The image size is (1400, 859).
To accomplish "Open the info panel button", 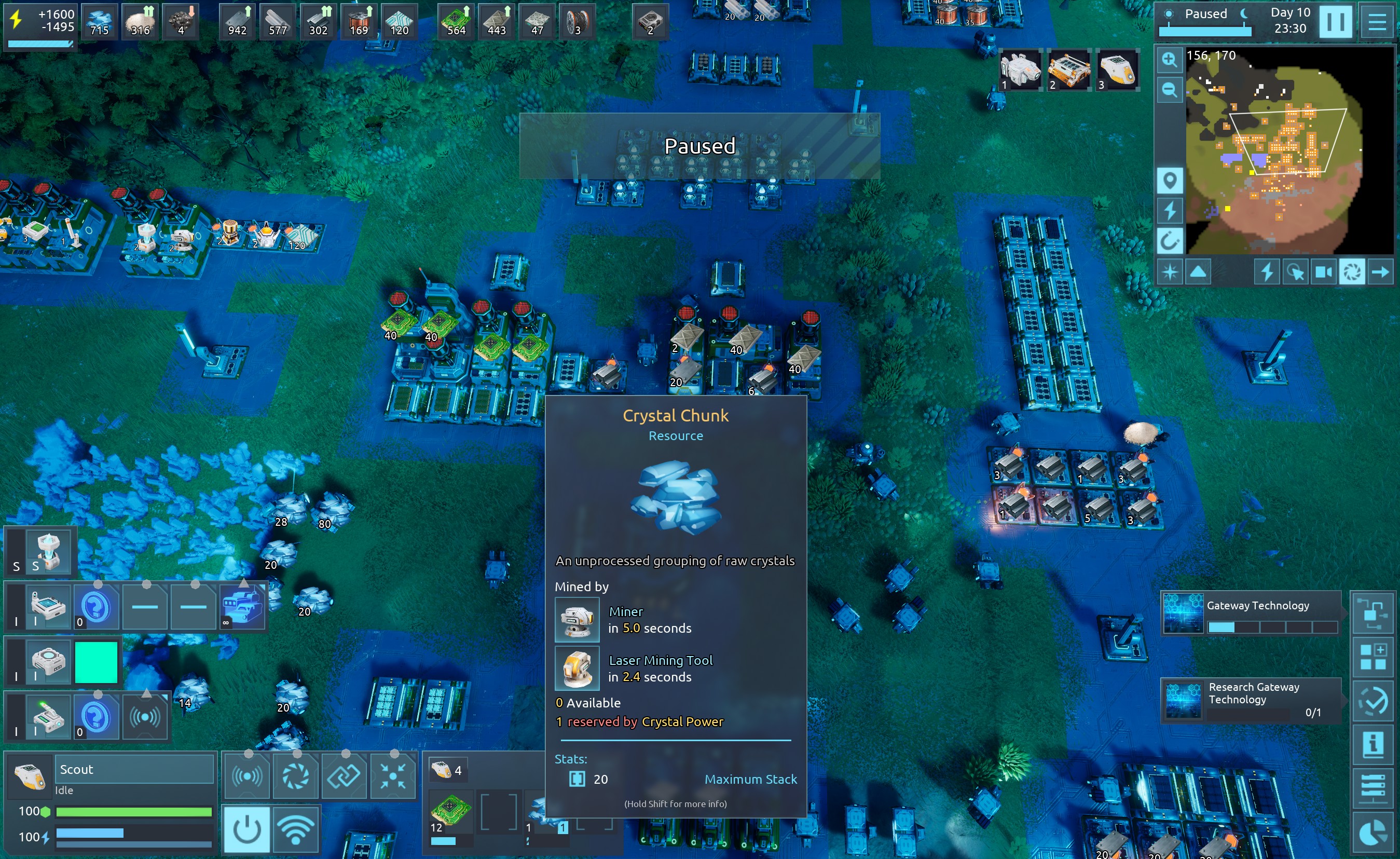I will [x=1372, y=744].
